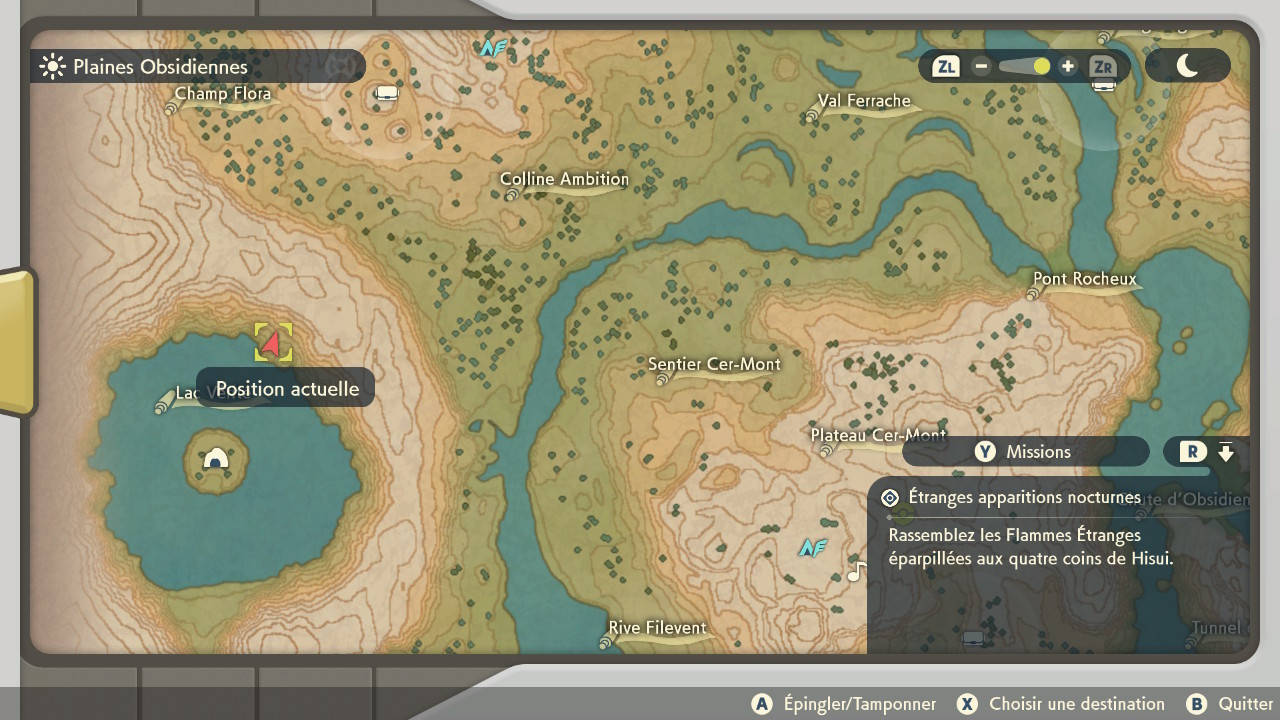Select the blue wisp icon at map top

491,47
